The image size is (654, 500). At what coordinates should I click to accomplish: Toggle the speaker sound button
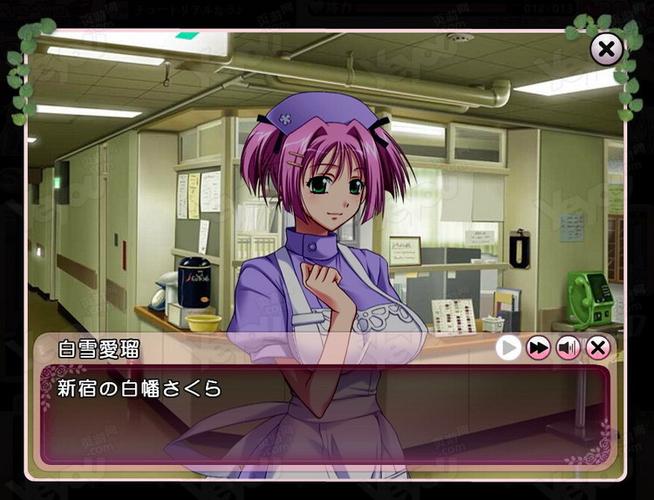(x=568, y=348)
